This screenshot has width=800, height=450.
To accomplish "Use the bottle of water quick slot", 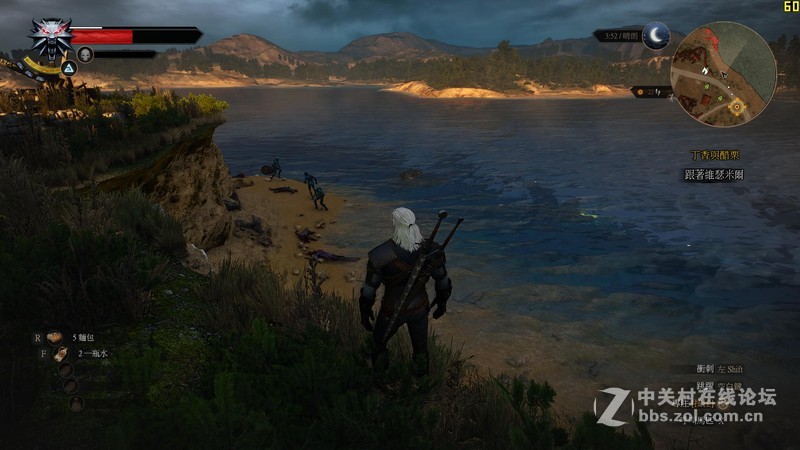I will pyautogui.click(x=60, y=354).
